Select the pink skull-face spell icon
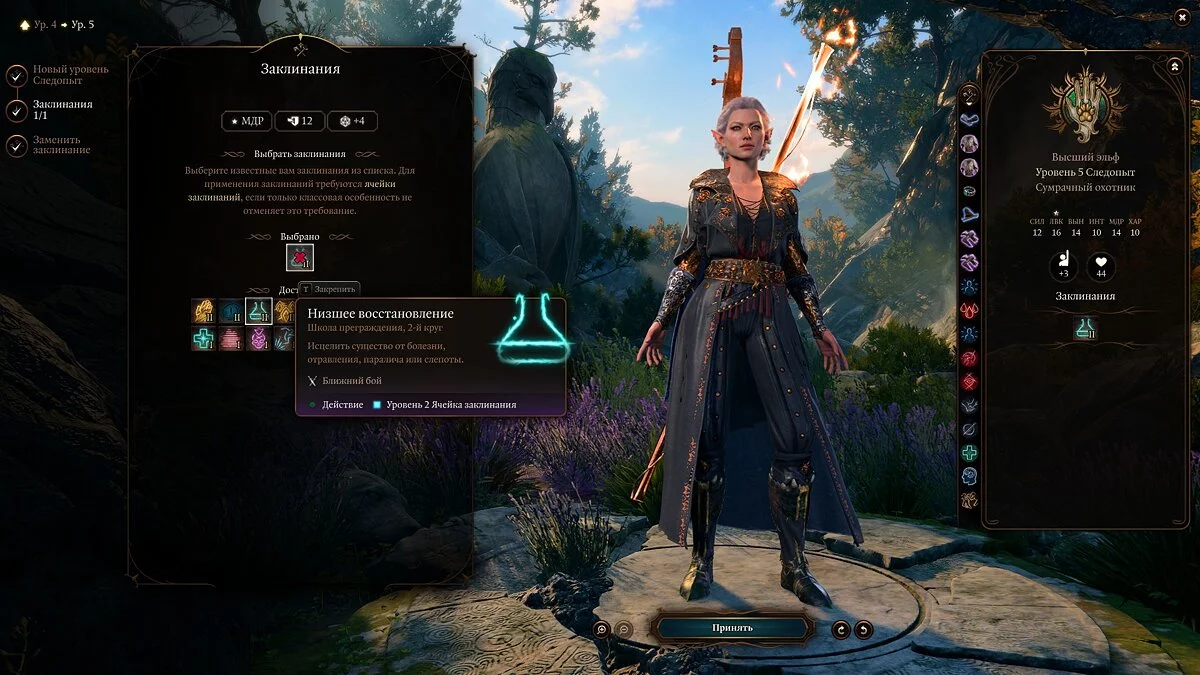The height and width of the screenshot is (675, 1200). point(258,339)
